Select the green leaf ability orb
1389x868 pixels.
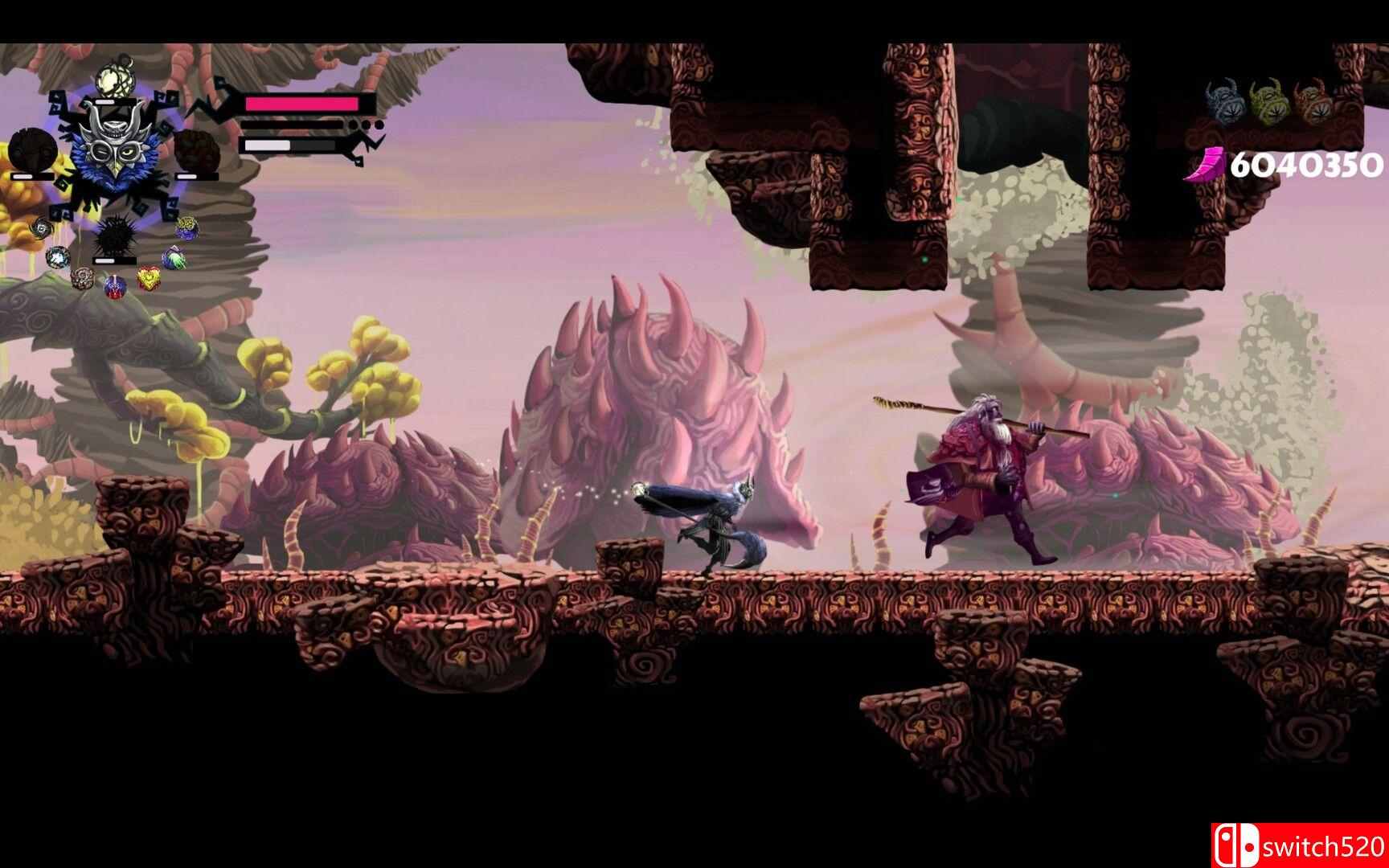(x=174, y=257)
